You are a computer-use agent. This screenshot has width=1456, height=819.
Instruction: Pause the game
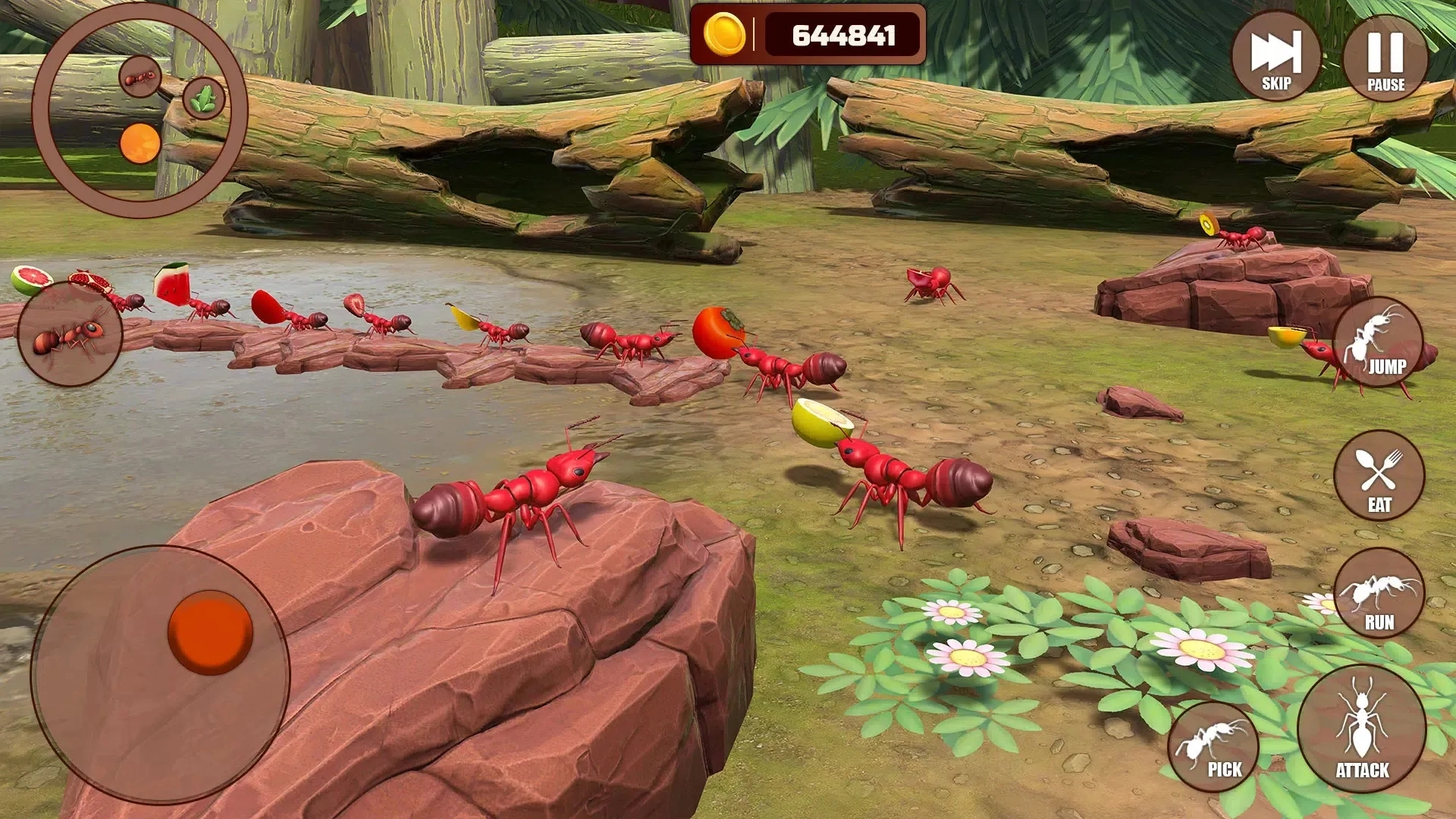pos(1385,57)
